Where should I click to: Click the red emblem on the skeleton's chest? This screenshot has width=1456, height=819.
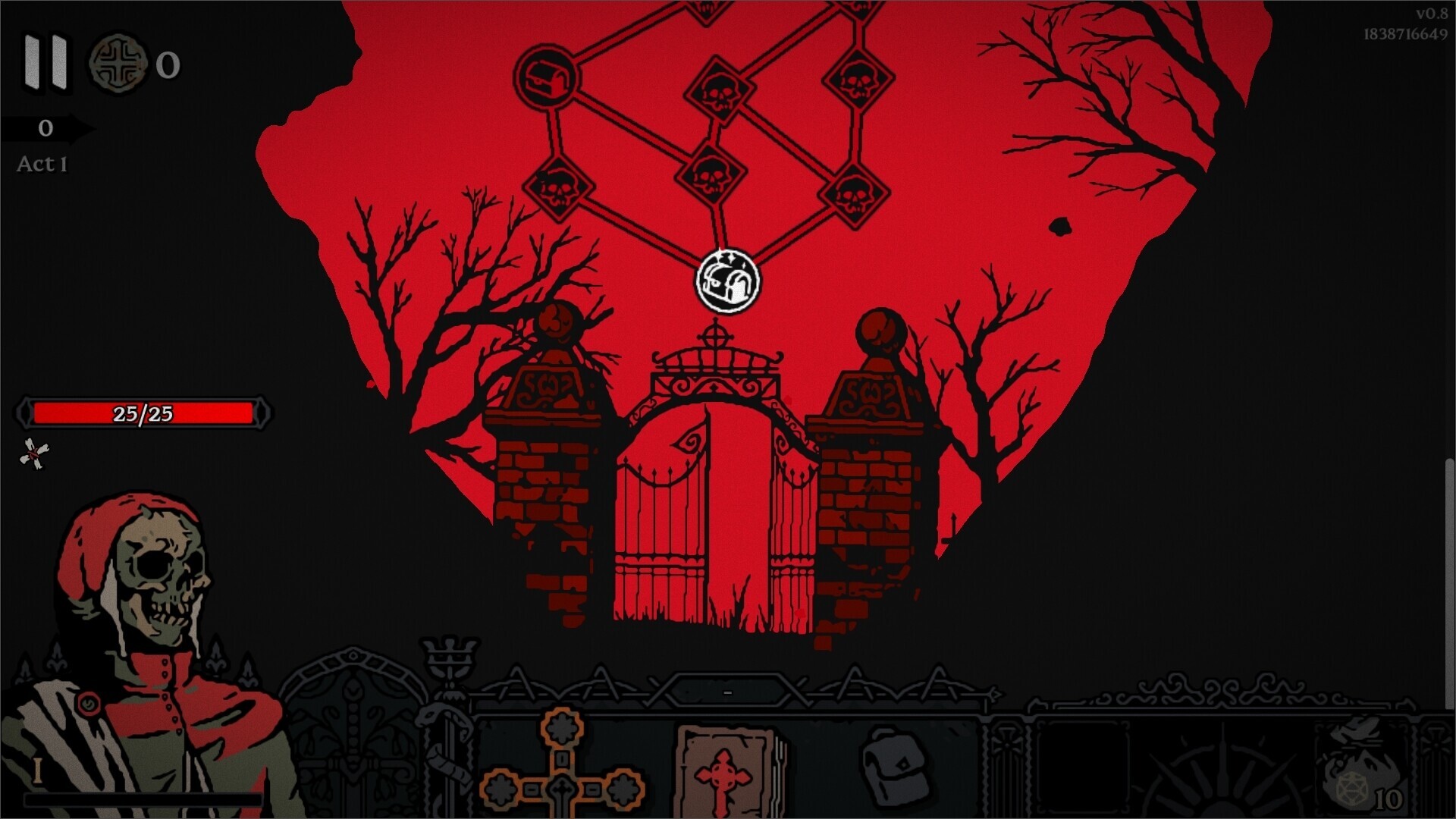(87, 704)
